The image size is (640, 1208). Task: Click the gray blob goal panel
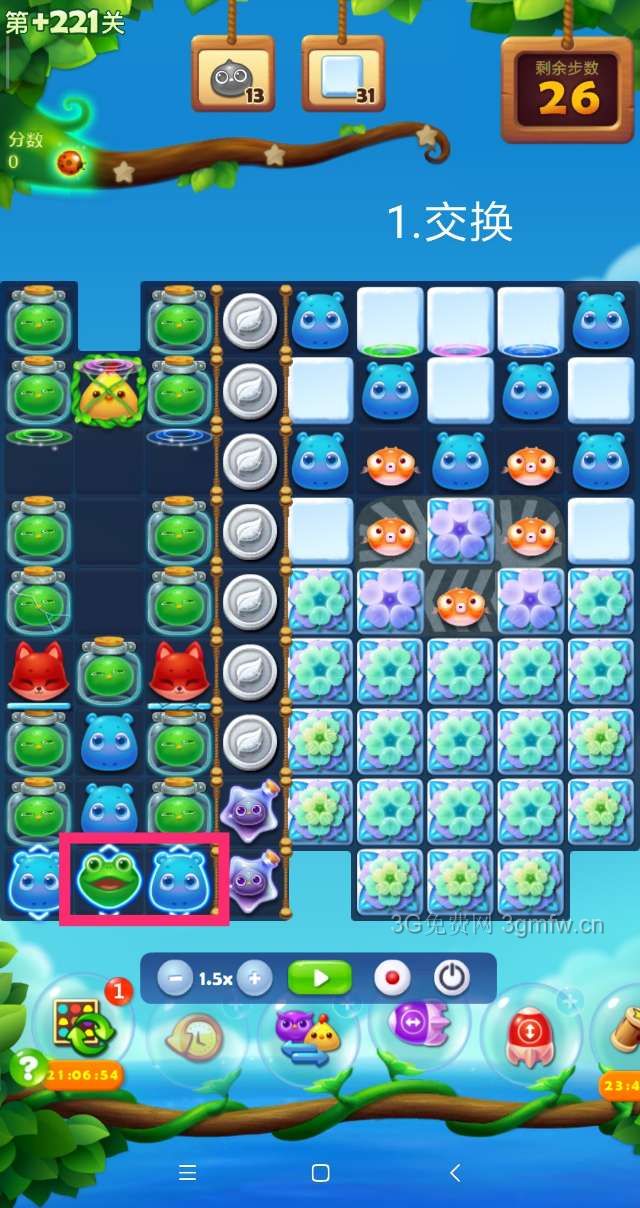[x=233, y=75]
